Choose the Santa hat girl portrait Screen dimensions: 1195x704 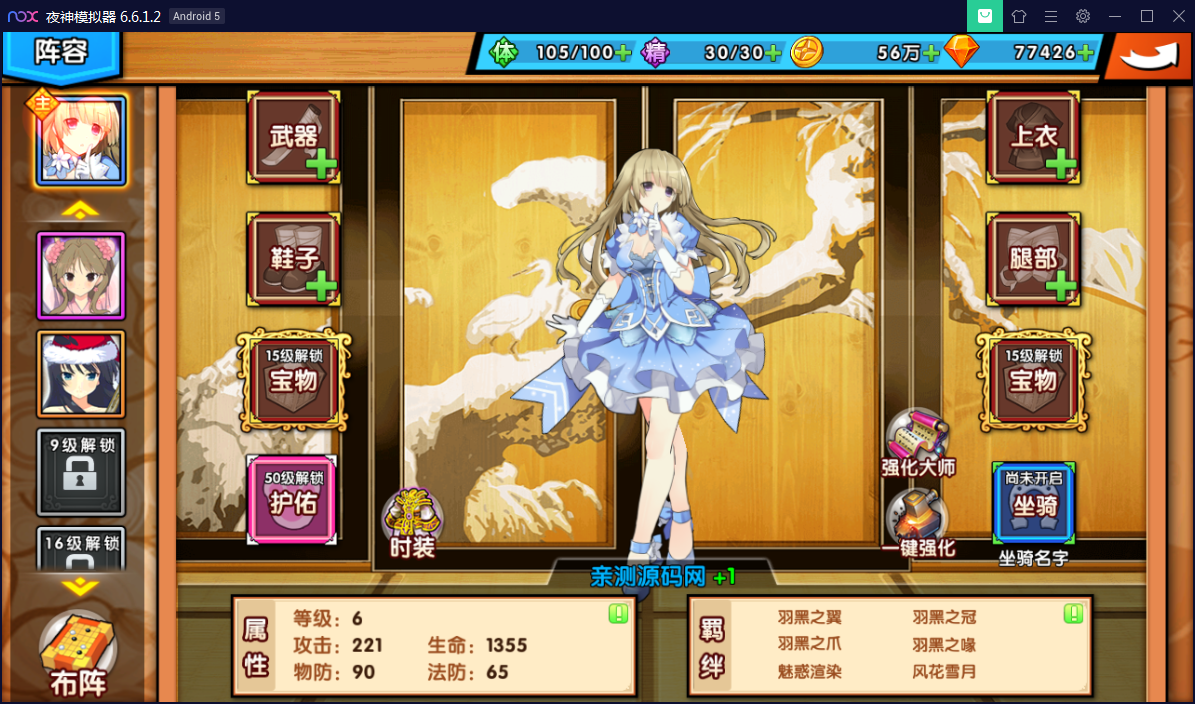[x=81, y=373]
